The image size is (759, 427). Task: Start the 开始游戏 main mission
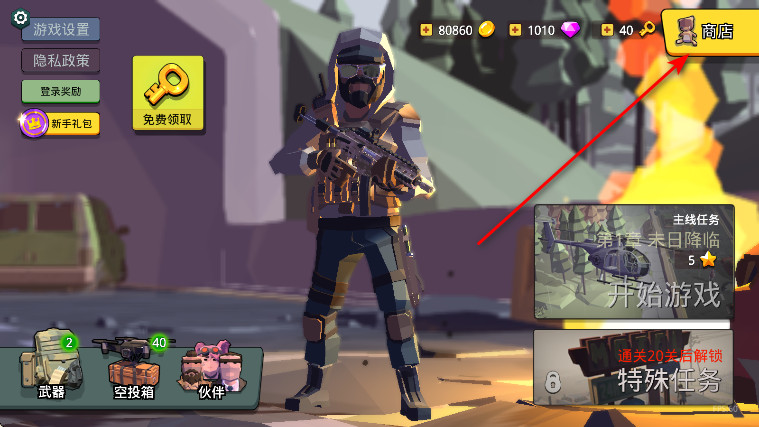635,262
